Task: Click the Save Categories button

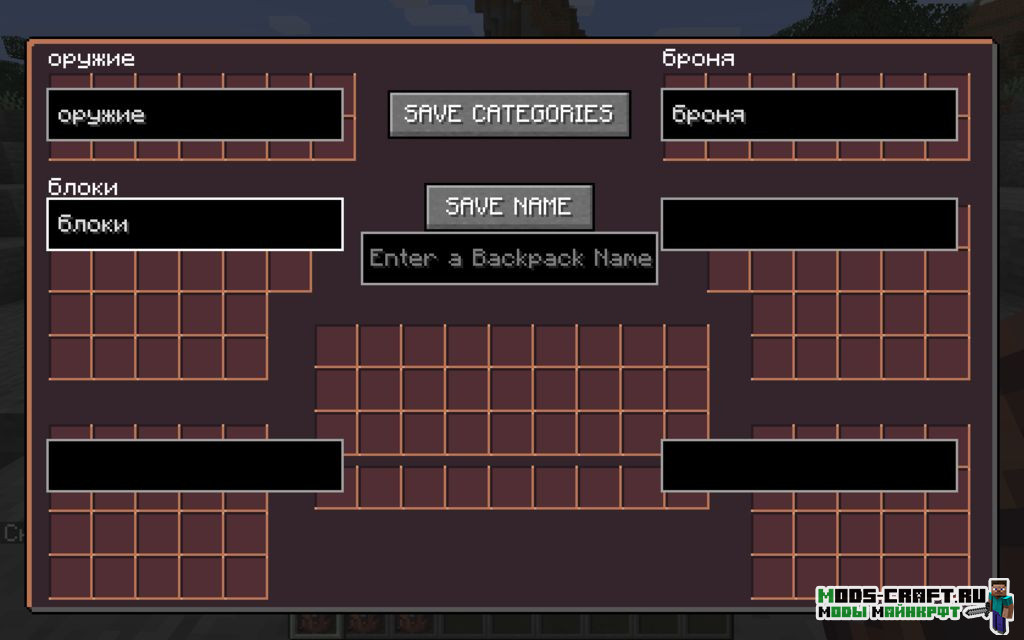Action: [x=509, y=114]
